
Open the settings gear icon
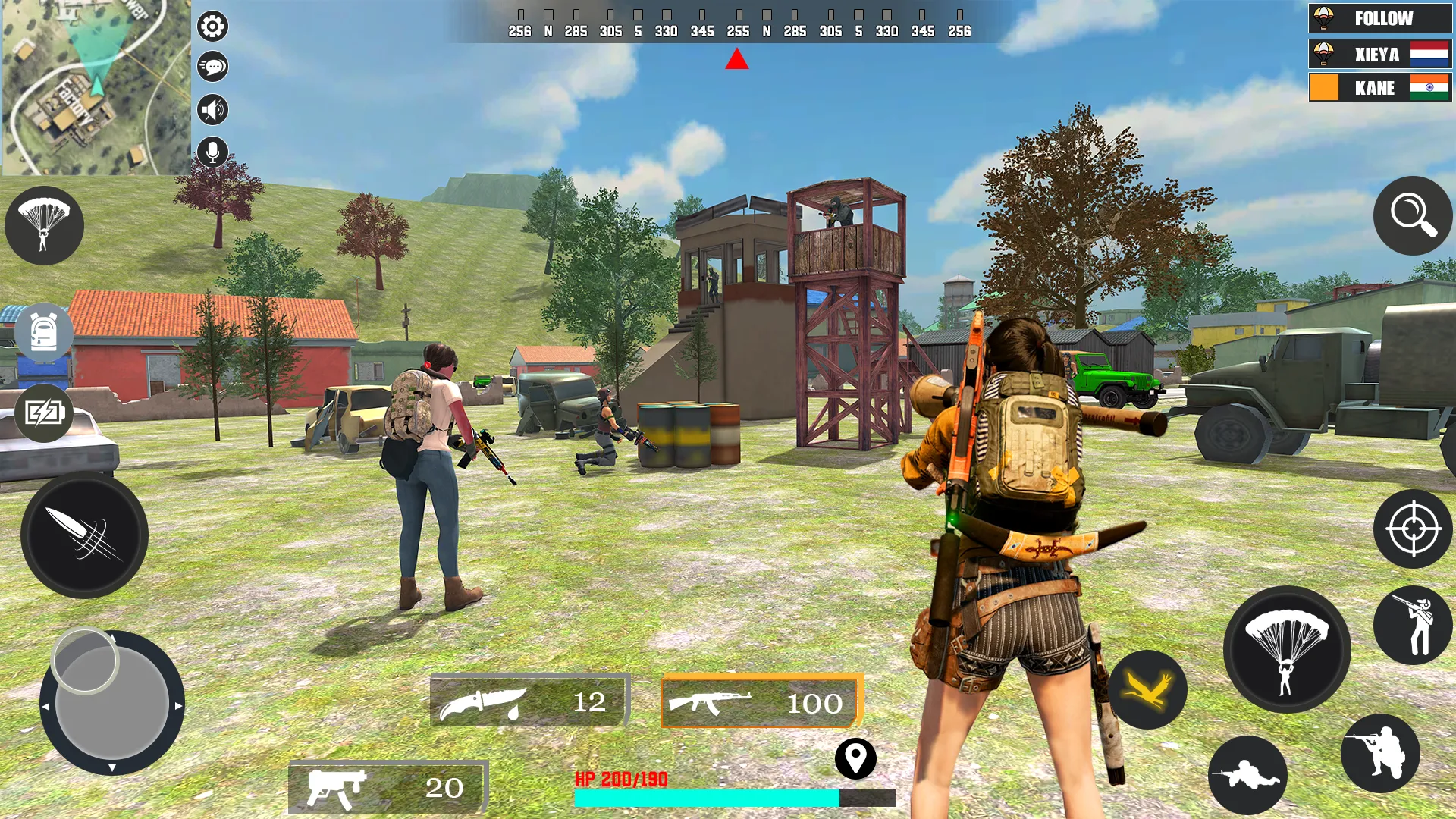point(212,27)
